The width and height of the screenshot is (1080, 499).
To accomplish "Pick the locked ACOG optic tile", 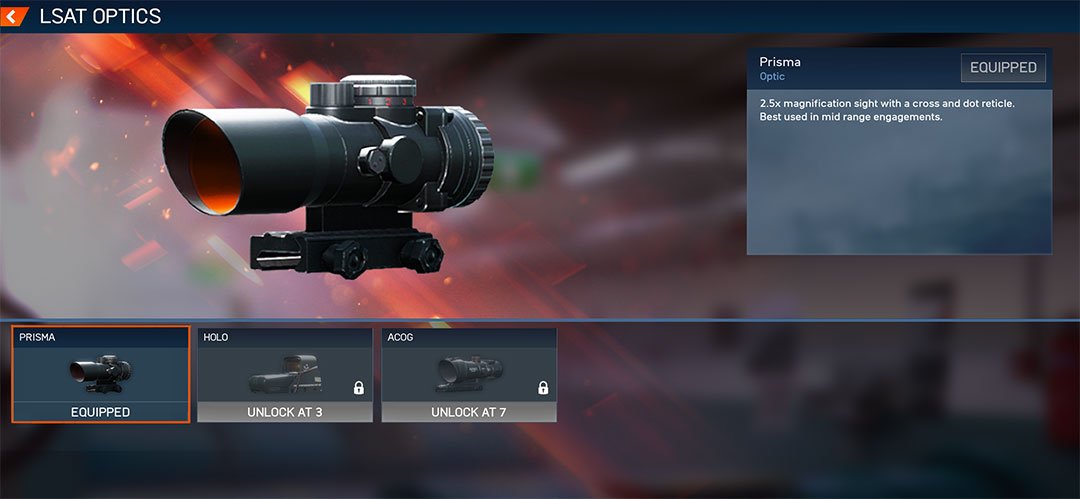I will coord(469,375).
